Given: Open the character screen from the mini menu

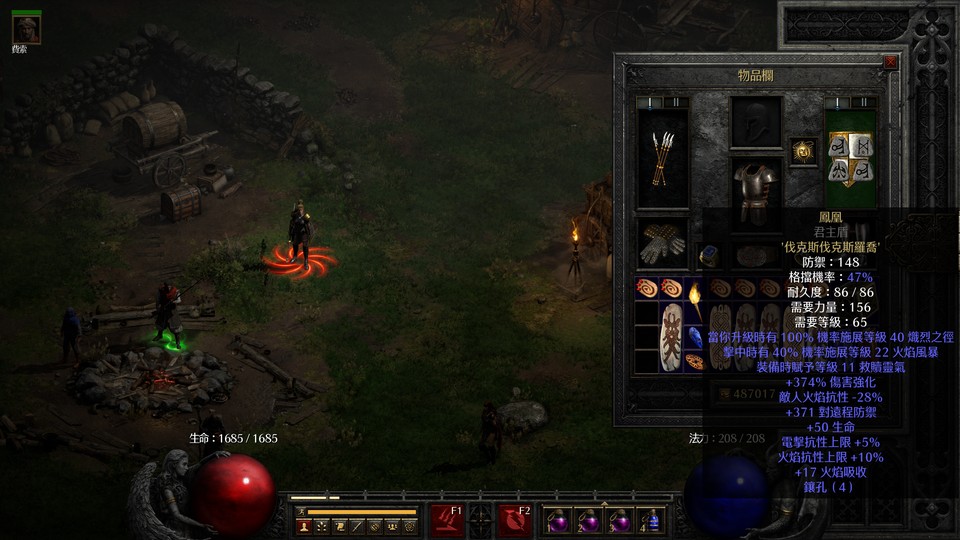Looking at the screenshot, I should (x=304, y=525).
